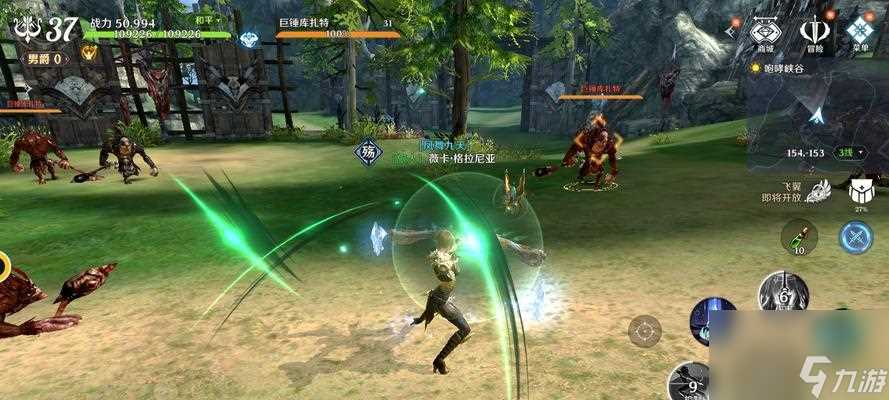This screenshot has width=889, height=400.
Task: Tap the 飞翼 wings feature icon
Action: click(820, 190)
